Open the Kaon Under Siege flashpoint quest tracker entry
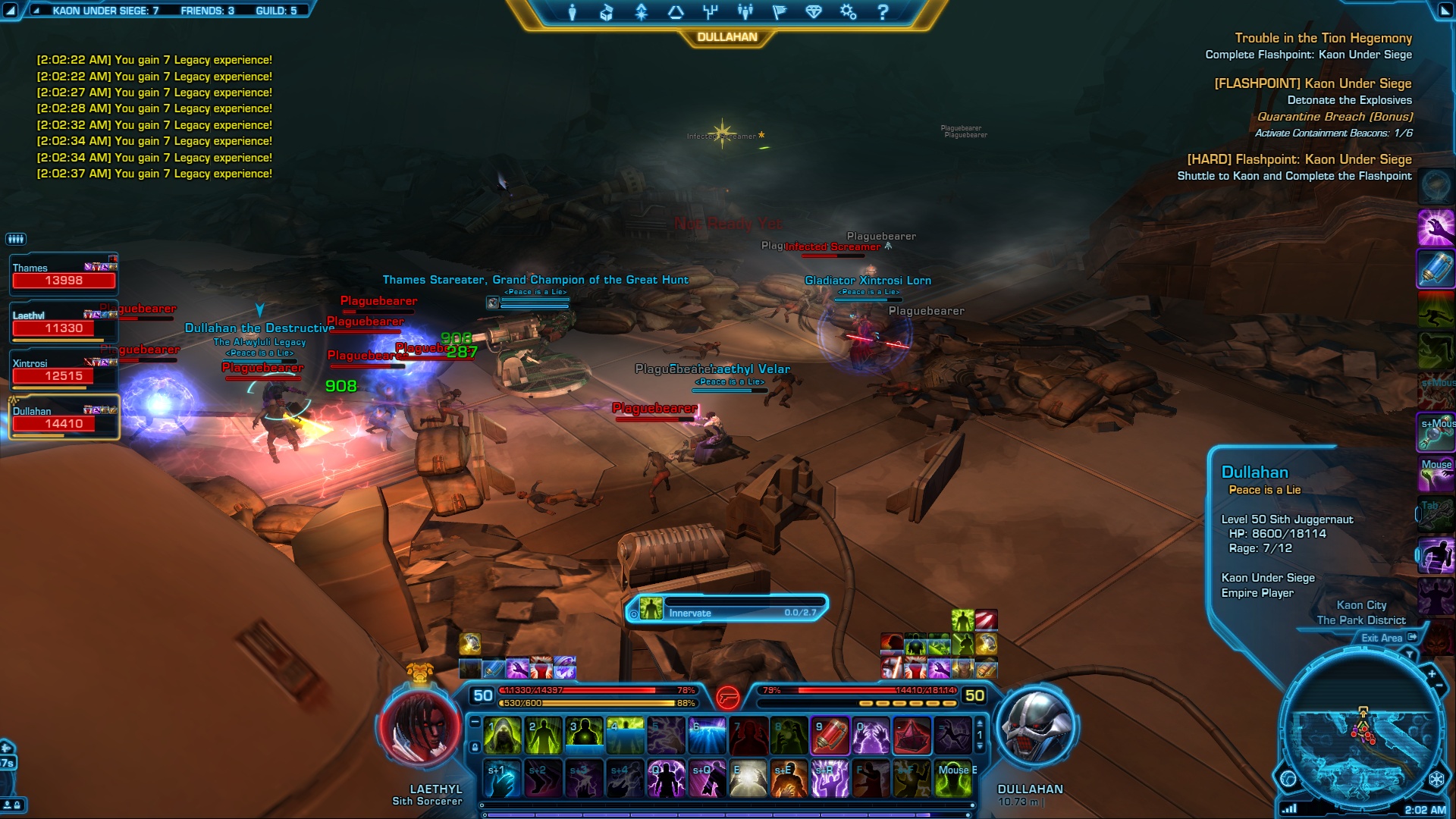The width and height of the screenshot is (1456, 819). tap(1312, 83)
